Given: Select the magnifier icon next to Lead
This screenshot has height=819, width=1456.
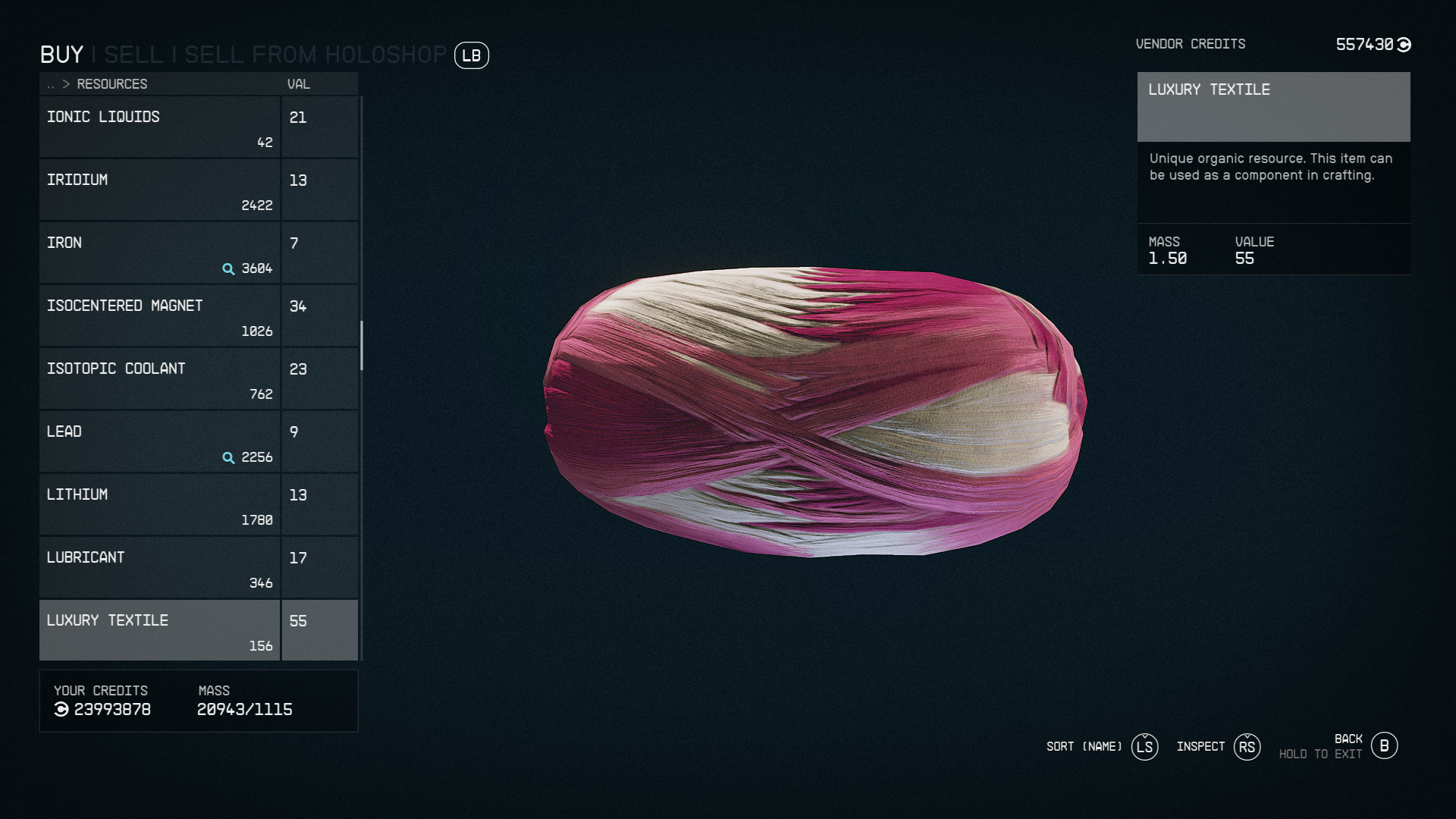Looking at the screenshot, I should pyautogui.click(x=227, y=458).
